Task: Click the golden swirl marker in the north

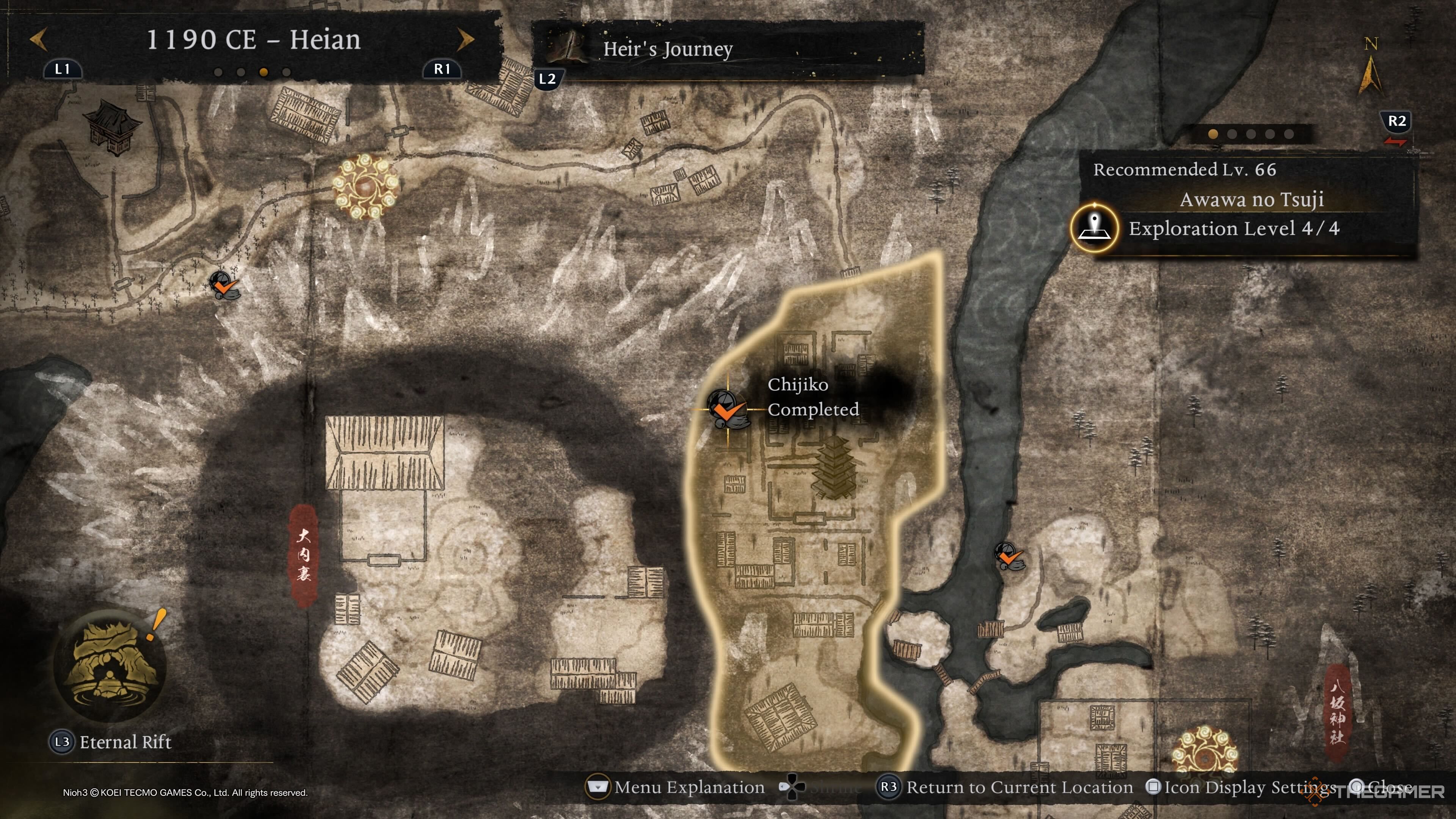Action: (x=365, y=186)
